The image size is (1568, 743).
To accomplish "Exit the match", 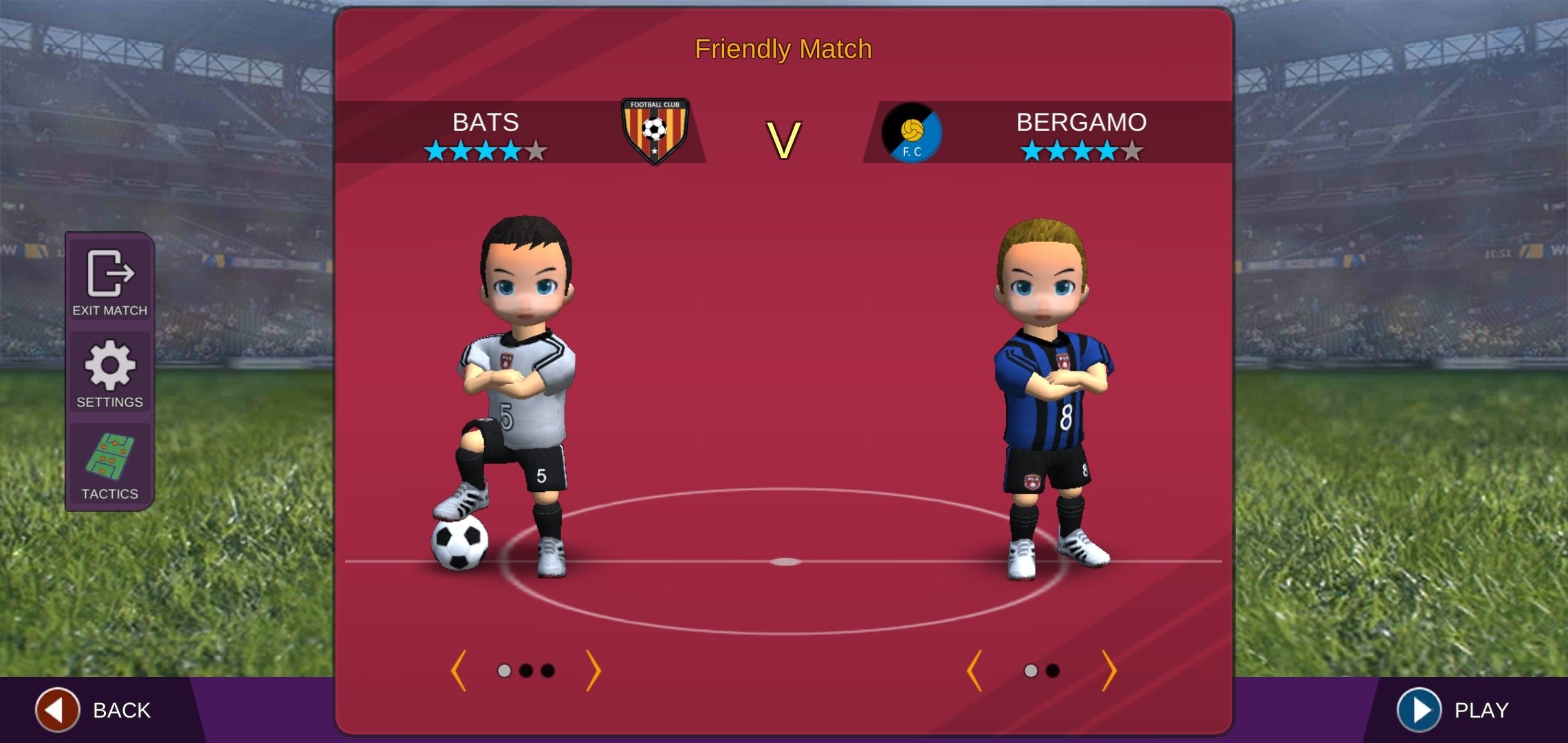I will [110, 282].
